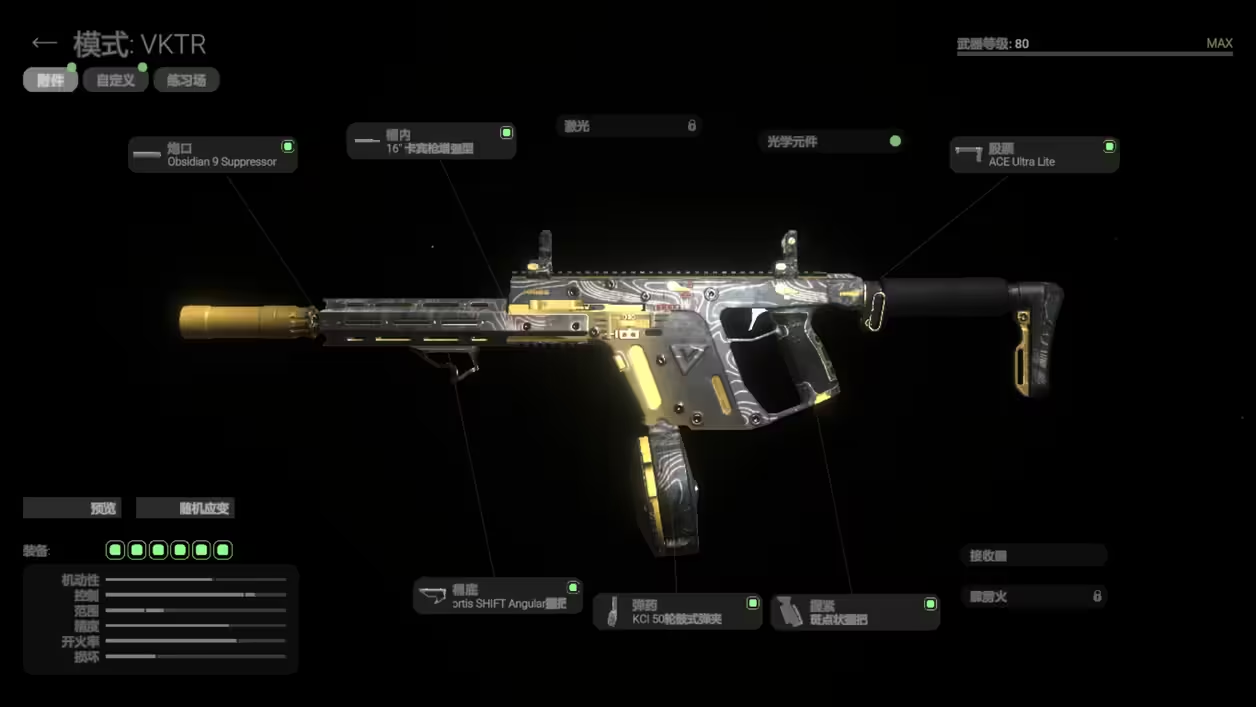Select the ACE Ultra Lite stock slot

(x=1034, y=155)
